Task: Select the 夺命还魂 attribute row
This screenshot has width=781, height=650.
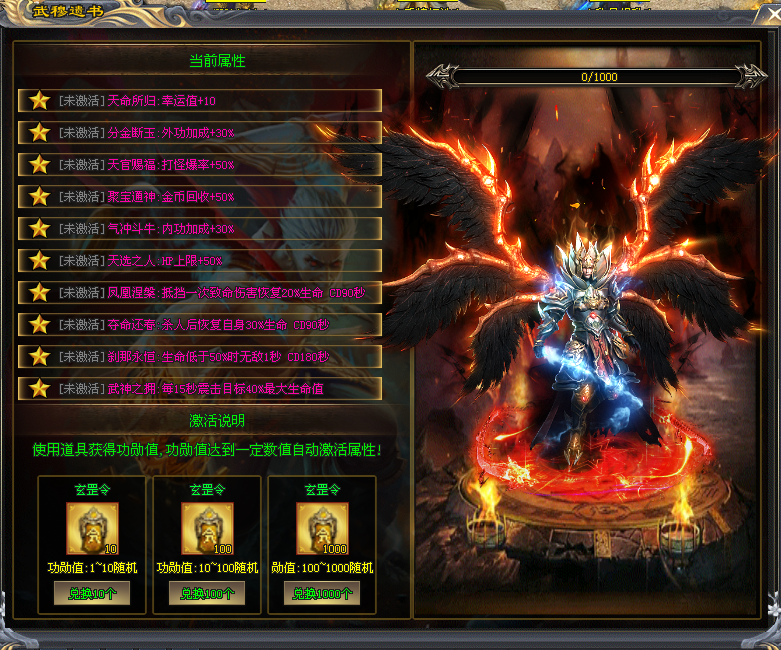Action: coord(200,324)
